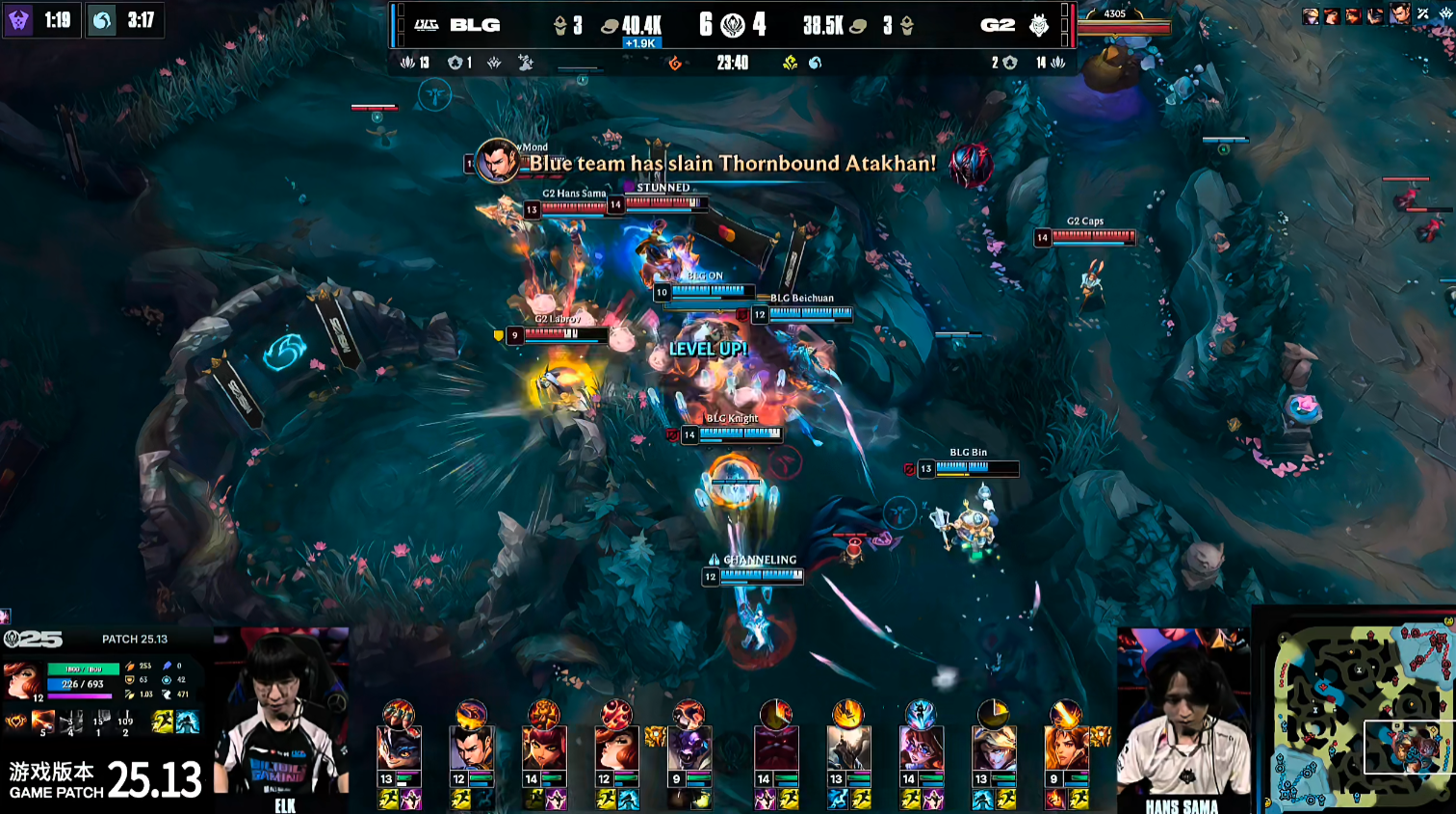Click the purple Baron timer icon

click(x=18, y=20)
